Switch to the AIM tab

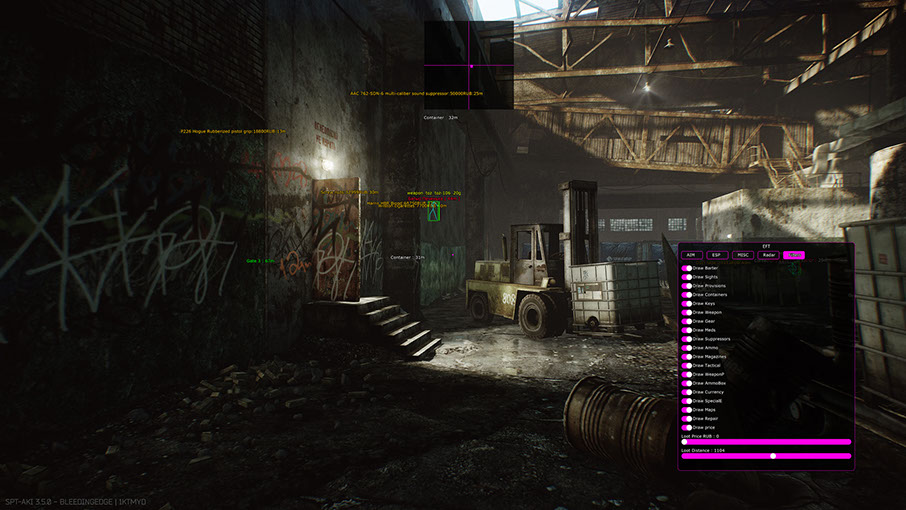coord(690,255)
